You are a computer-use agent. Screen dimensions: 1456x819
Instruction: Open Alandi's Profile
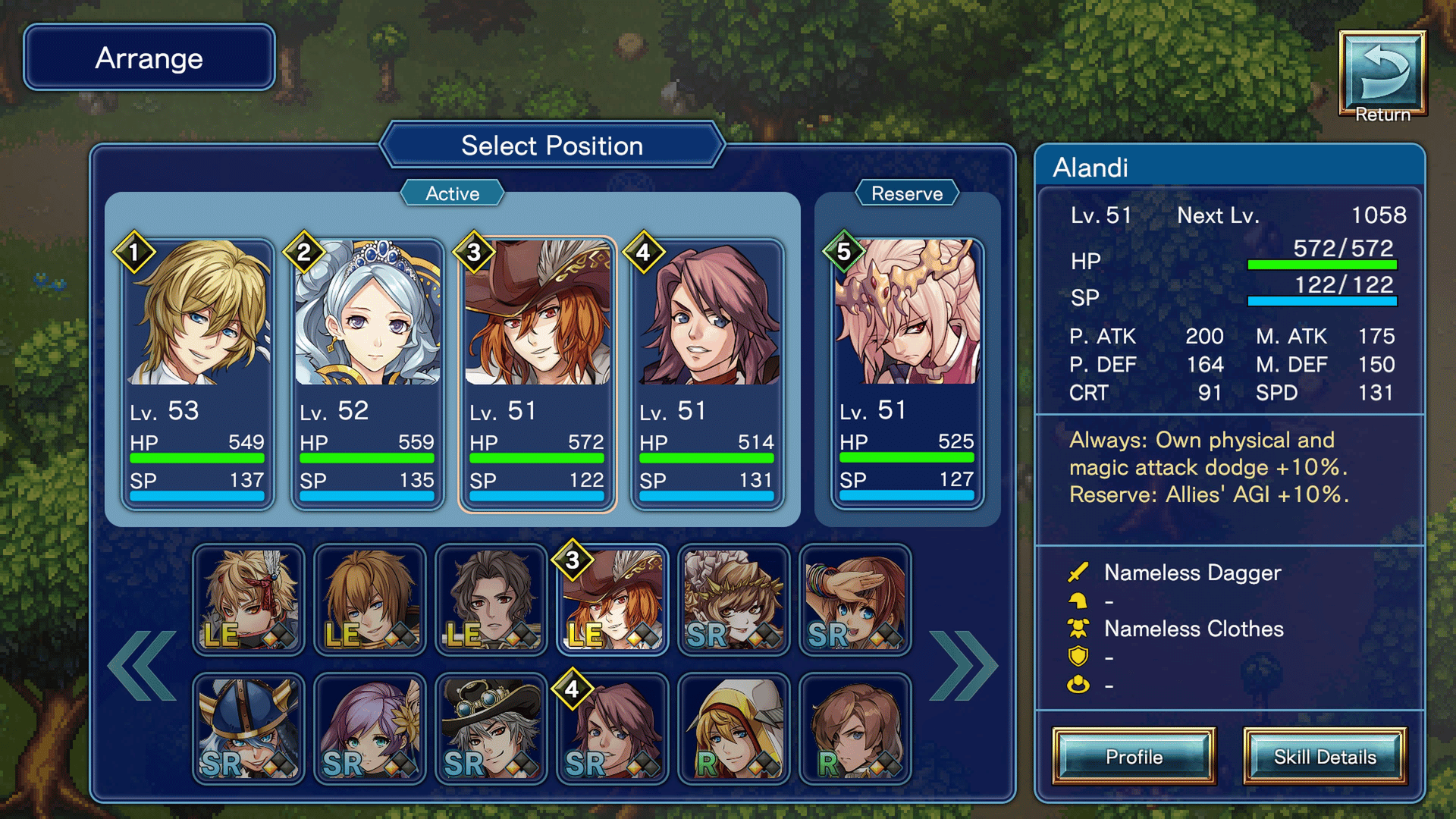(1134, 757)
